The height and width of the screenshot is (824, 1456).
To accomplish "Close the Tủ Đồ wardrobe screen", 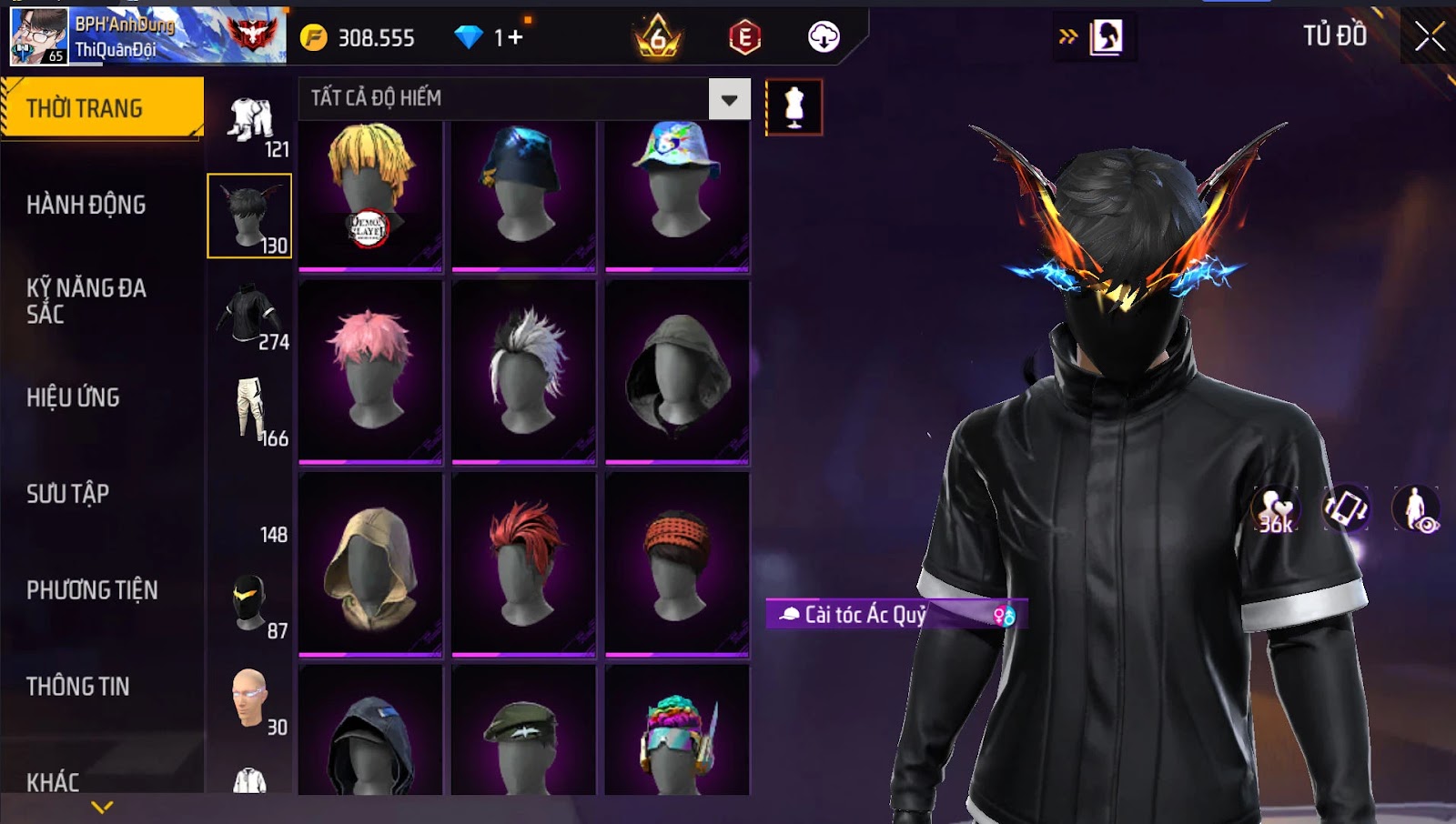I will coord(1429,37).
